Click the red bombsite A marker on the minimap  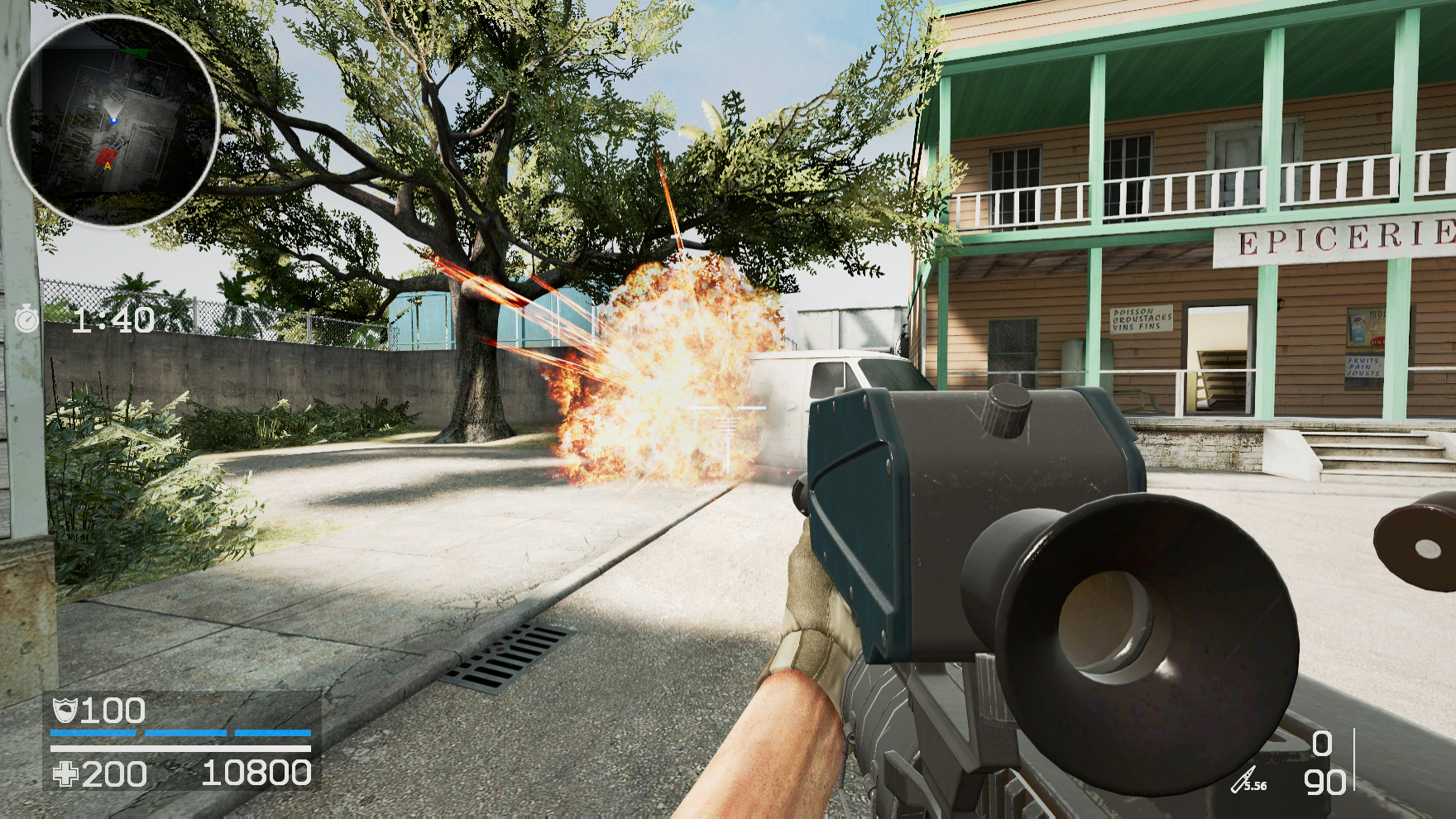[107, 156]
